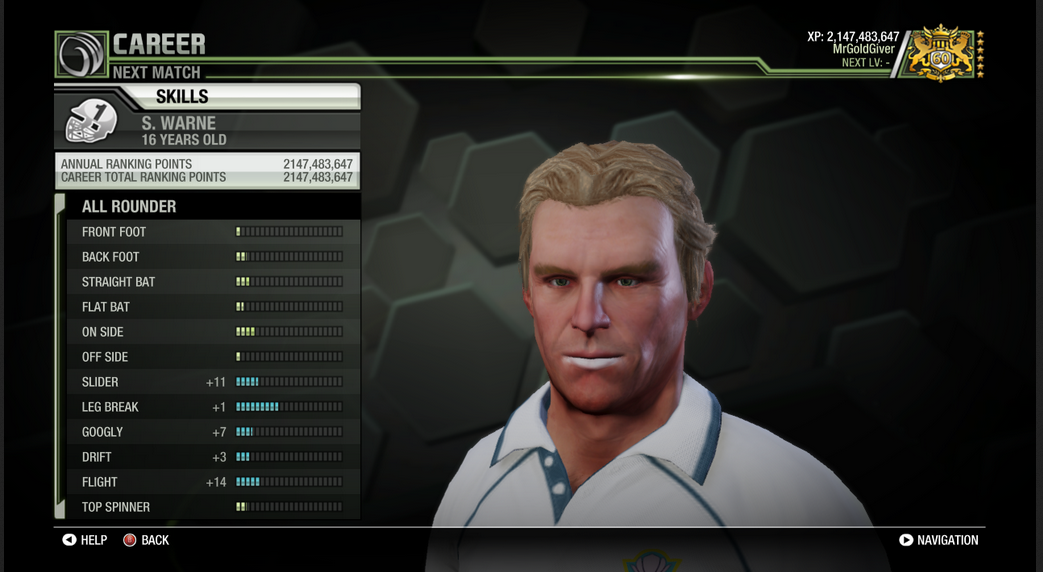Select the Straight Bat skill row

212,282
